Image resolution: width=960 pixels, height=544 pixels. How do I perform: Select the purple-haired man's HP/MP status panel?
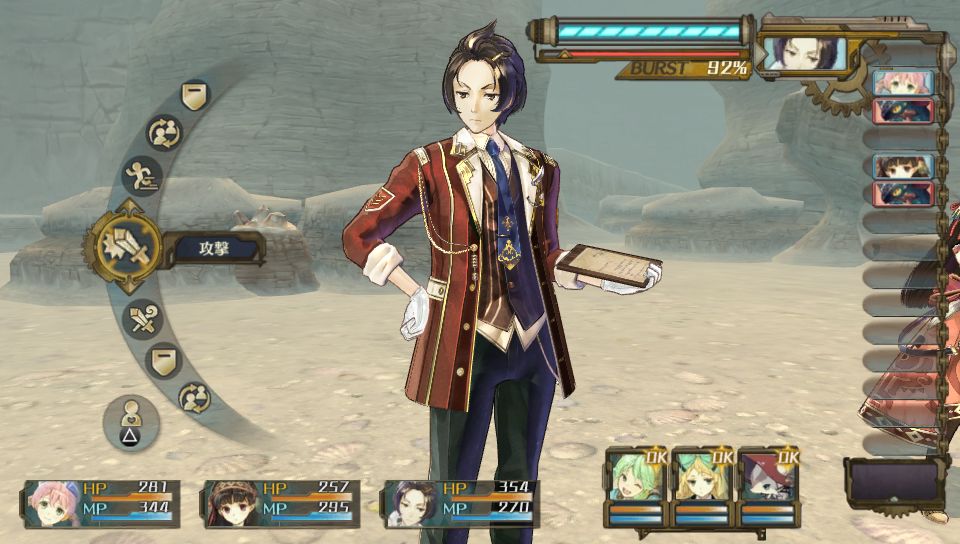461,503
